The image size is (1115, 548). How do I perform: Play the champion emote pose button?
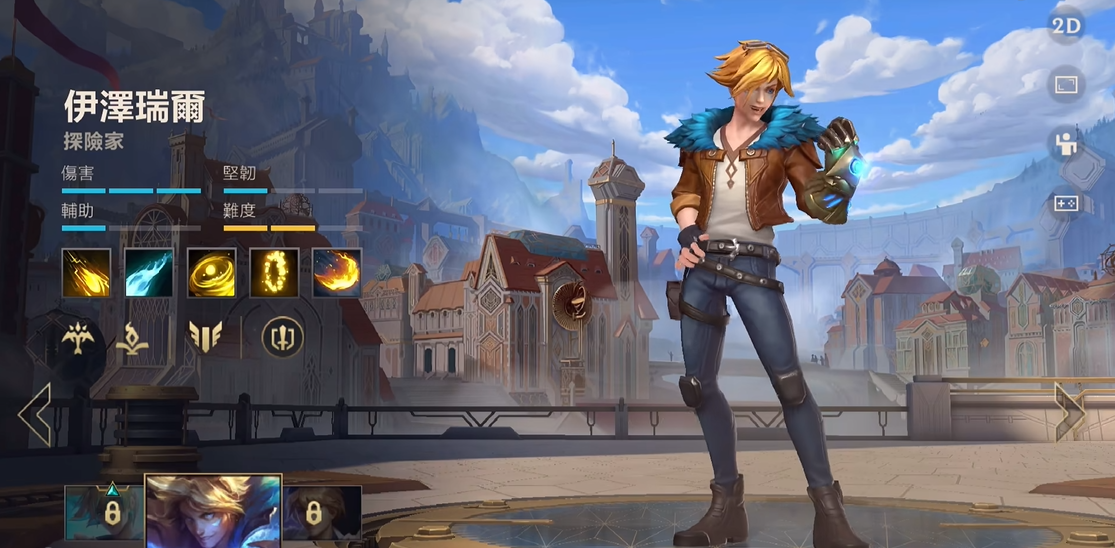pos(1066,144)
